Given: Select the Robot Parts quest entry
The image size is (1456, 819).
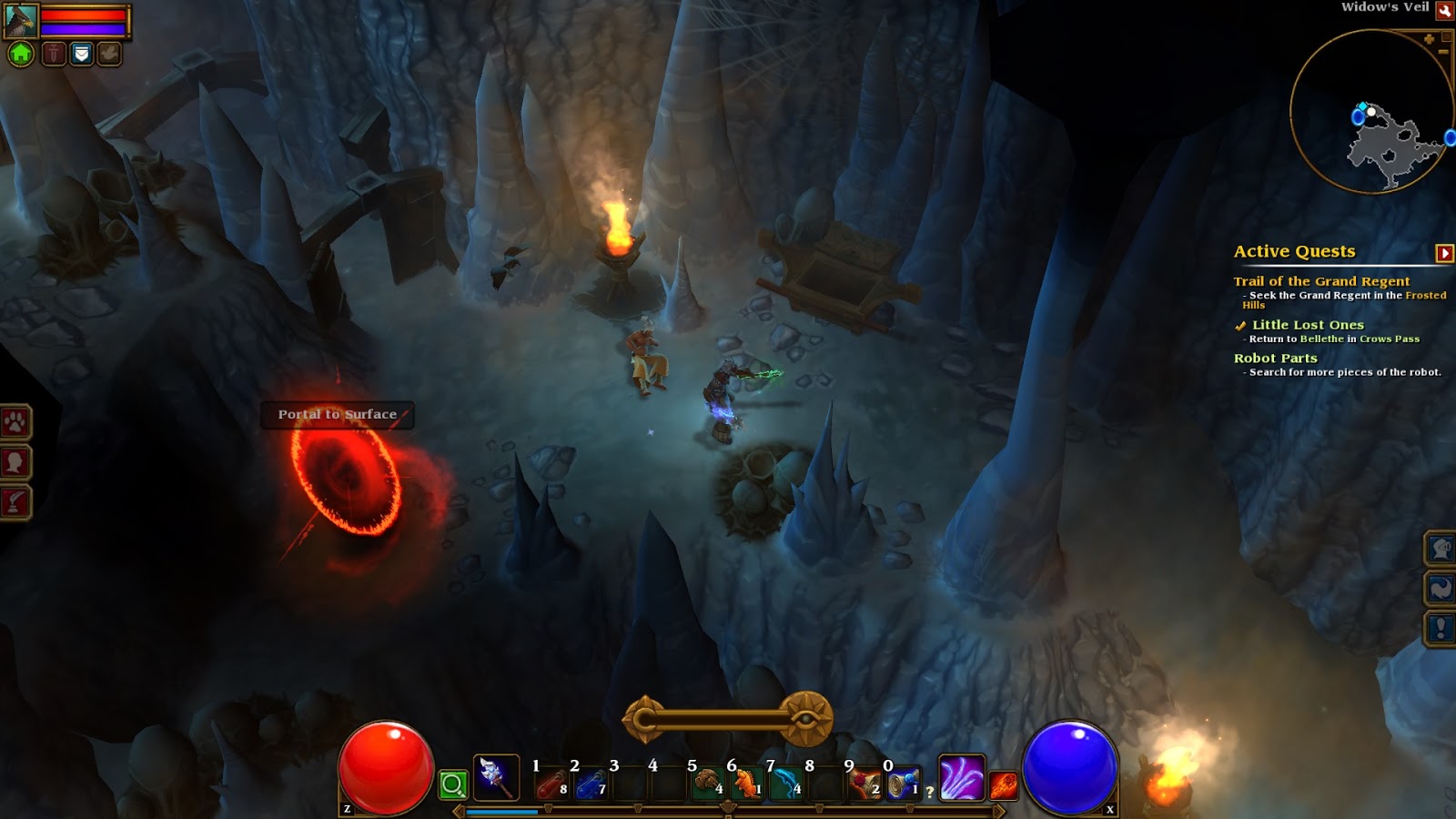Looking at the screenshot, I should pos(1275,358).
